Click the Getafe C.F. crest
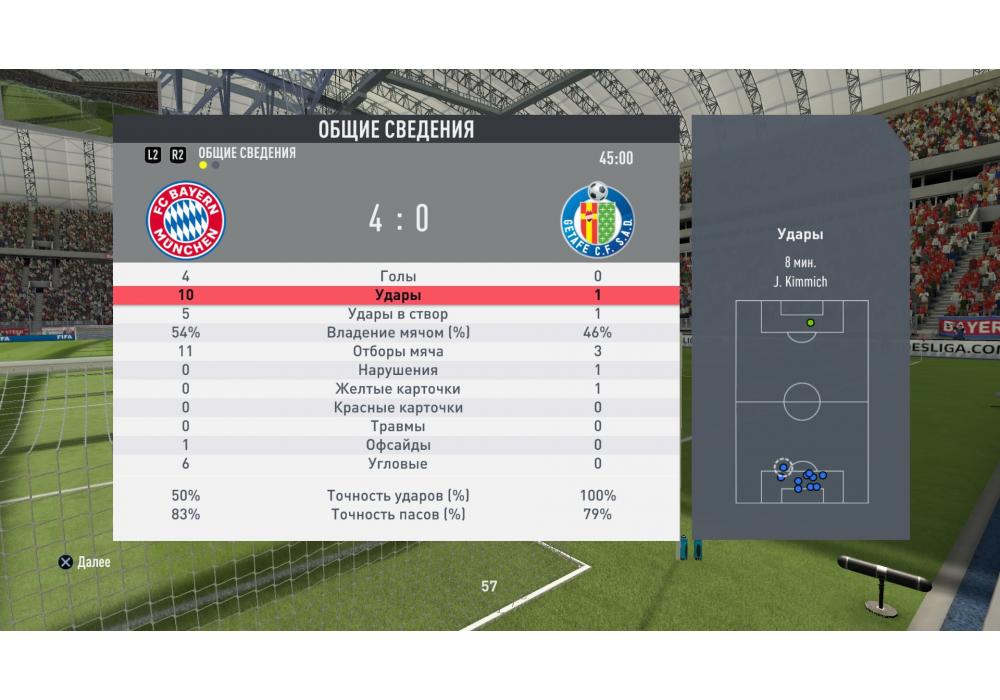Viewport: 1000px width, 700px height. pyautogui.click(x=597, y=220)
